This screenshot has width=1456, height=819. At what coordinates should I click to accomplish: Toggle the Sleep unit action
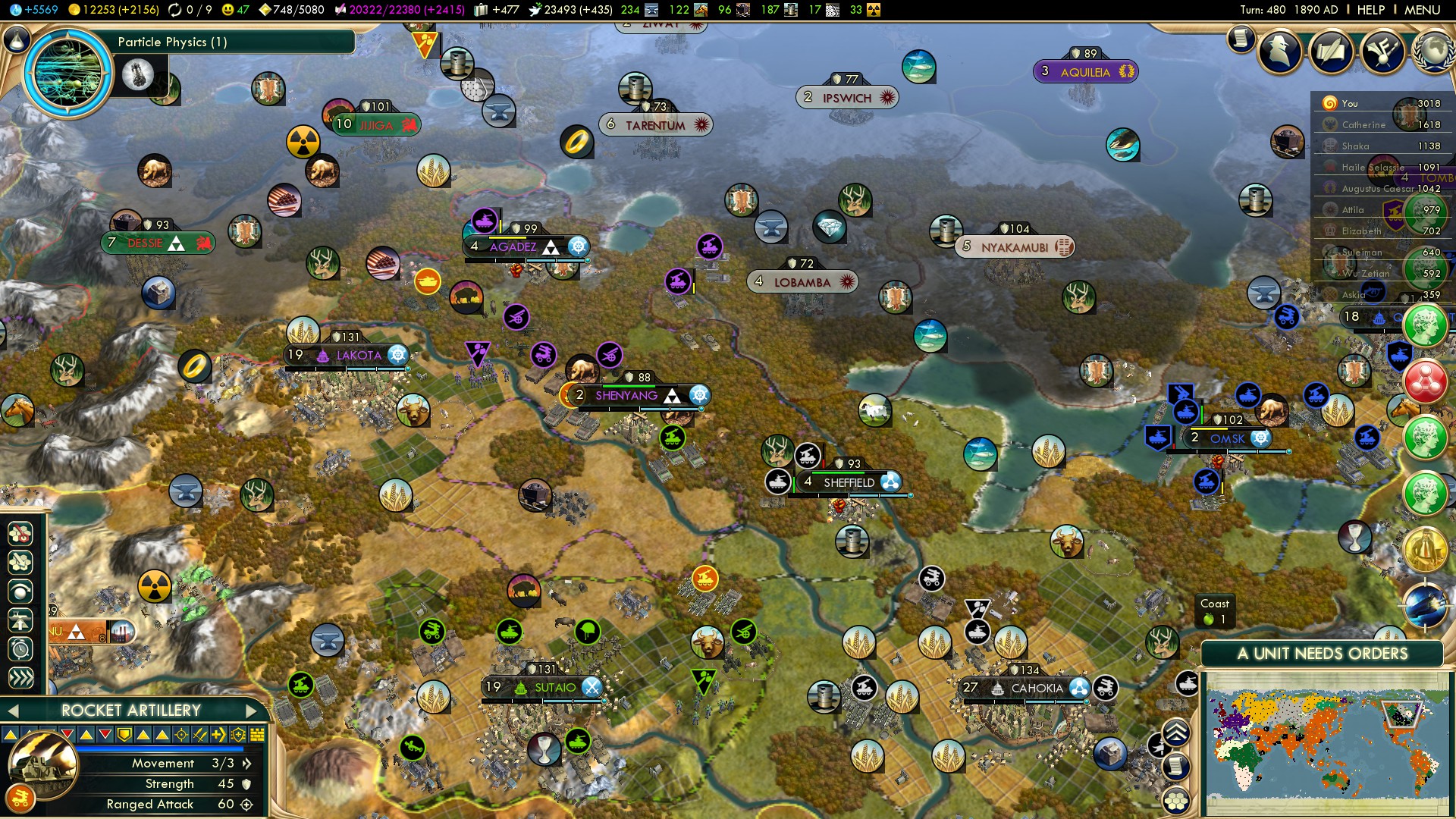click(20, 591)
